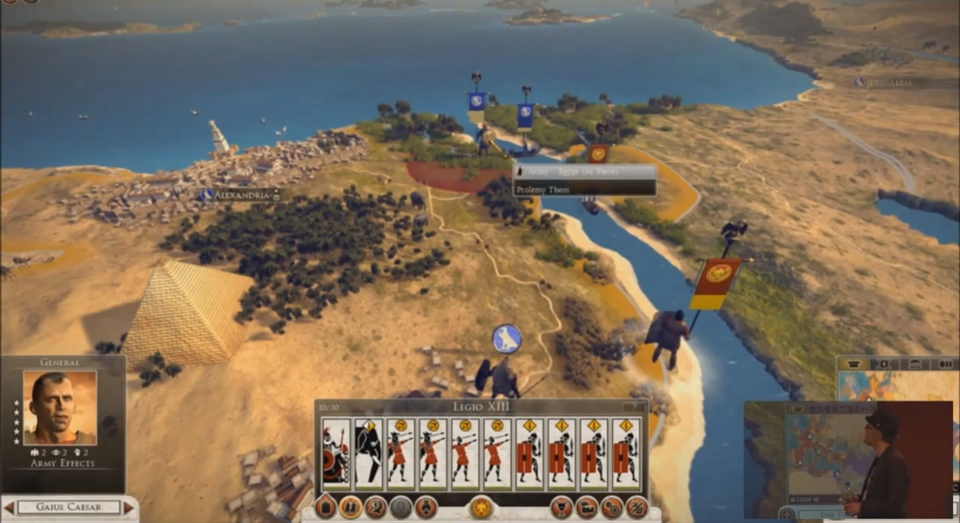Select the red Roman army banner by the river
This screenshot has height=523, width=960.
(717, 282)
